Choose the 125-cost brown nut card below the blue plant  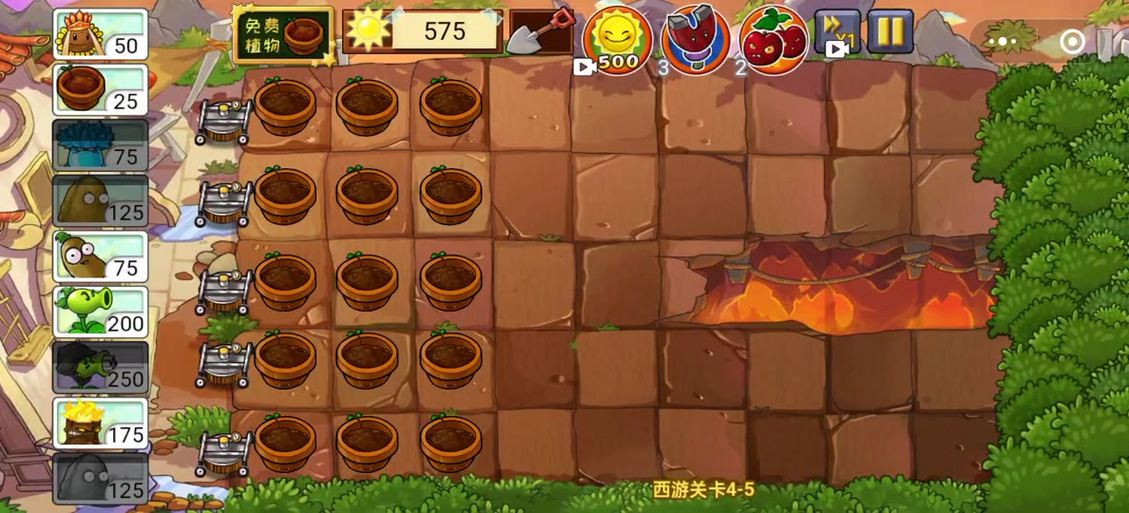click(x=100, y=201)
